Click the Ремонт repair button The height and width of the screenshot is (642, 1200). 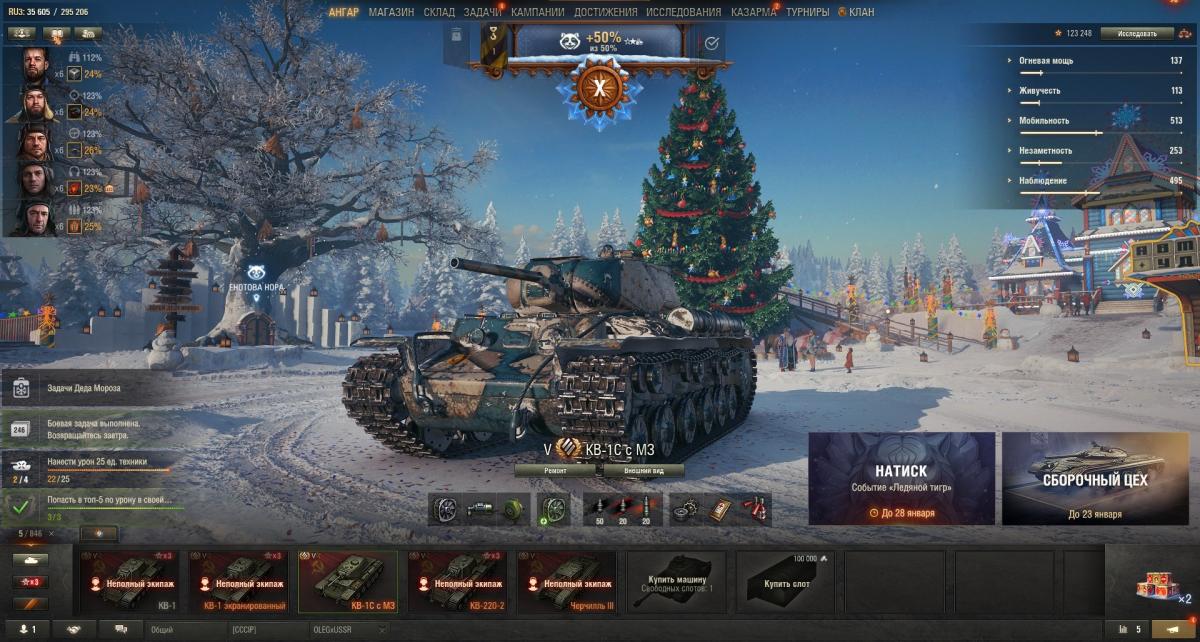pyautogui.click(x=555, y=470)
